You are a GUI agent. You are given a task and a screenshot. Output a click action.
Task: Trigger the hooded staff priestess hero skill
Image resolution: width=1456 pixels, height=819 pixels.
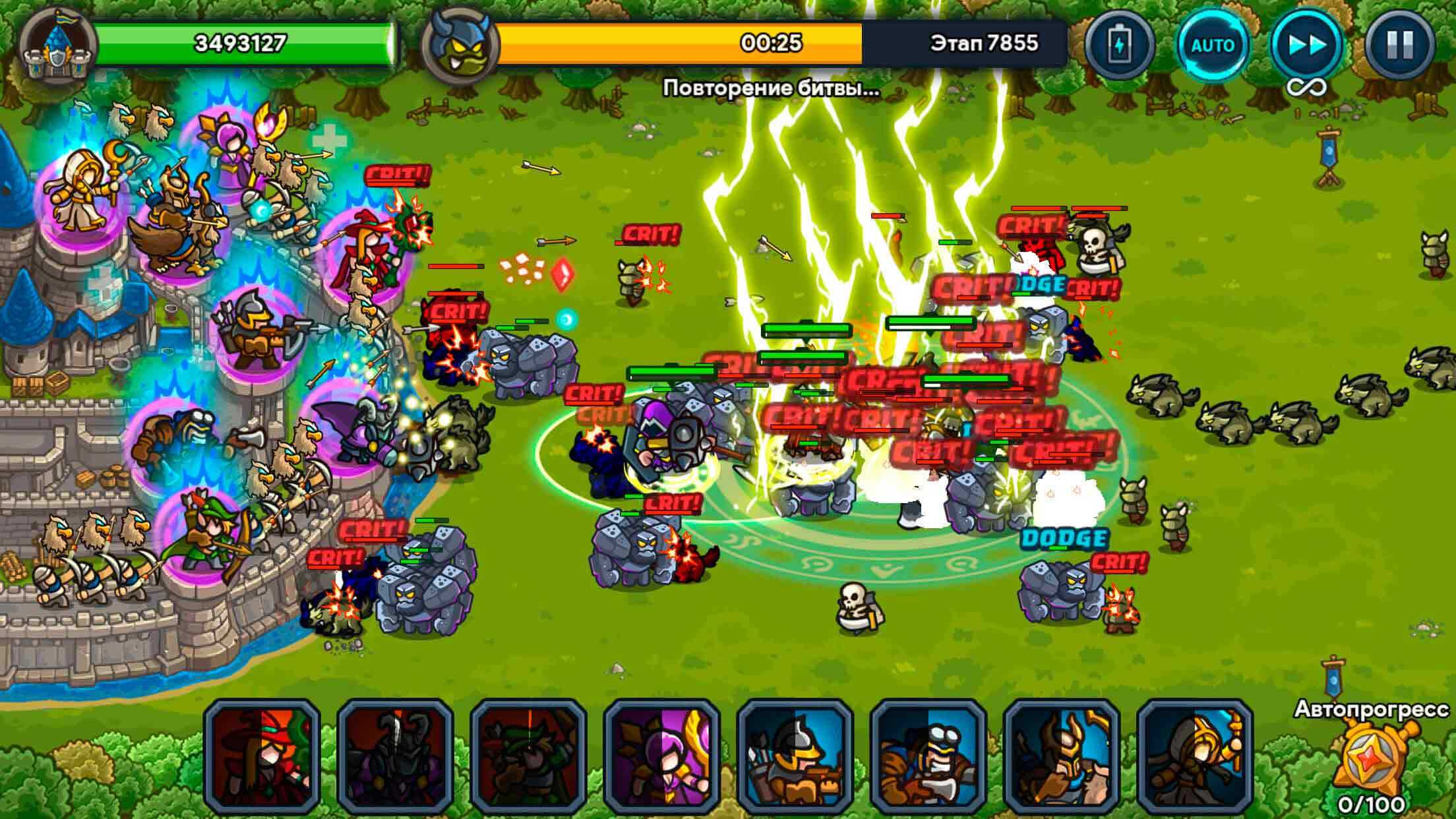click(1195, 756)
